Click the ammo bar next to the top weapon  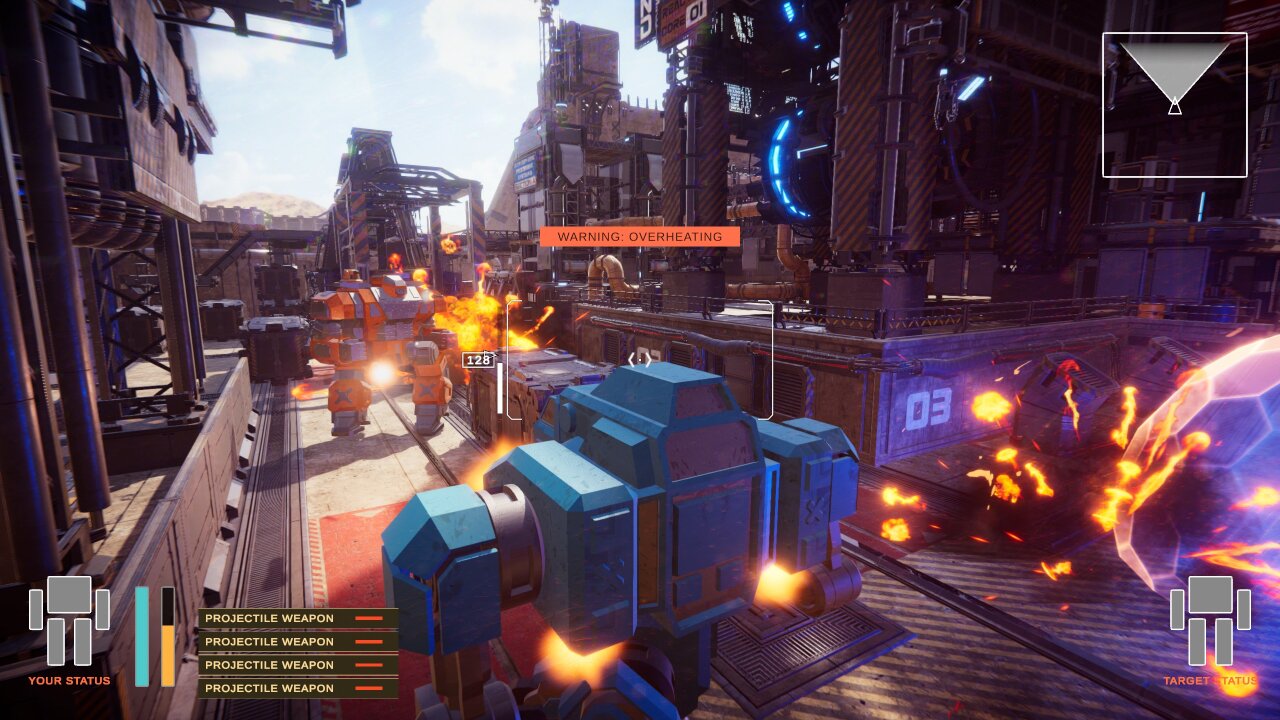[x=369, y=618]
